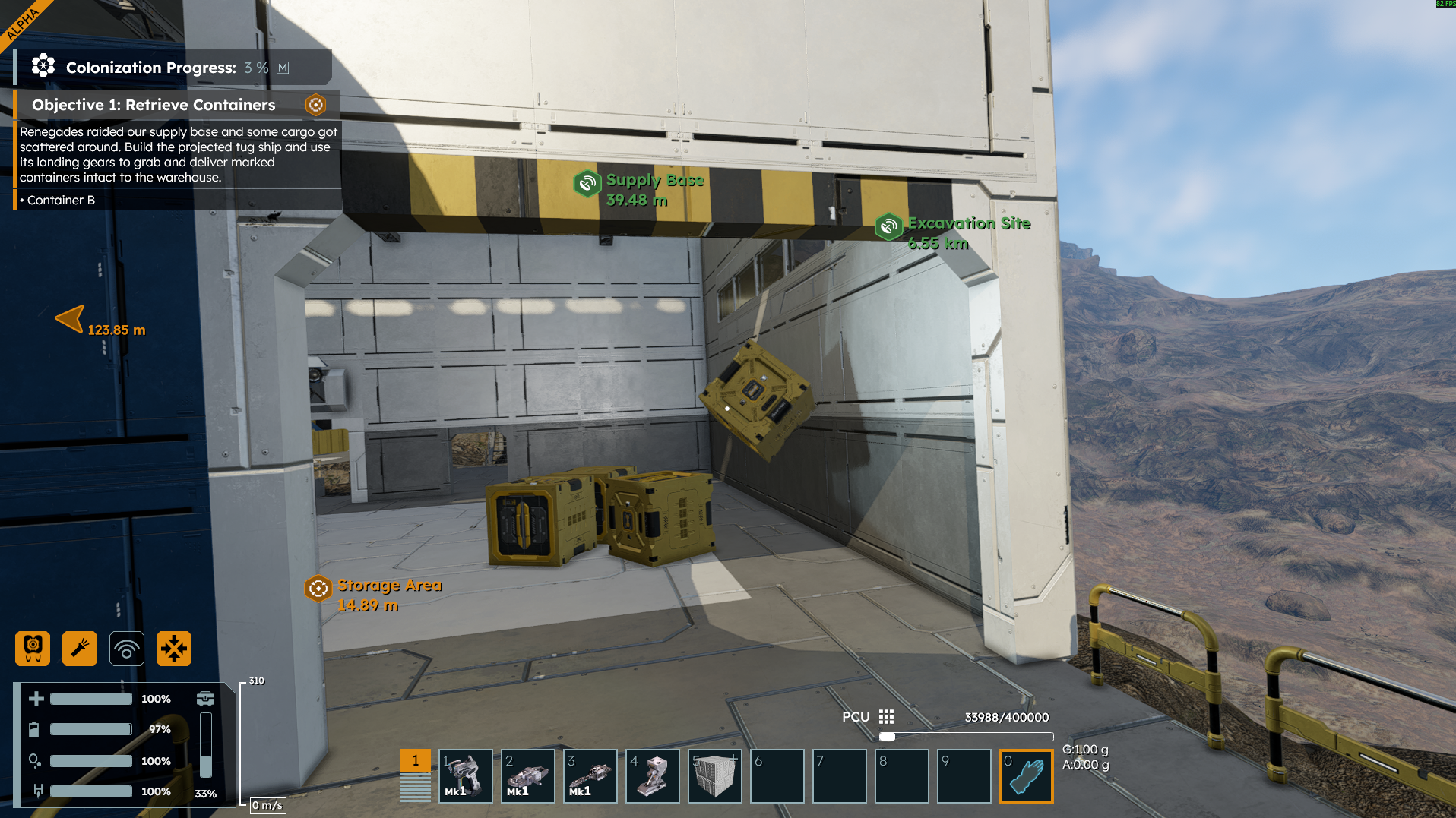The width and height of the screenshot is (1456, 818).
Task: Select the glove hand slot in the hotbar
Action: 1027,775
